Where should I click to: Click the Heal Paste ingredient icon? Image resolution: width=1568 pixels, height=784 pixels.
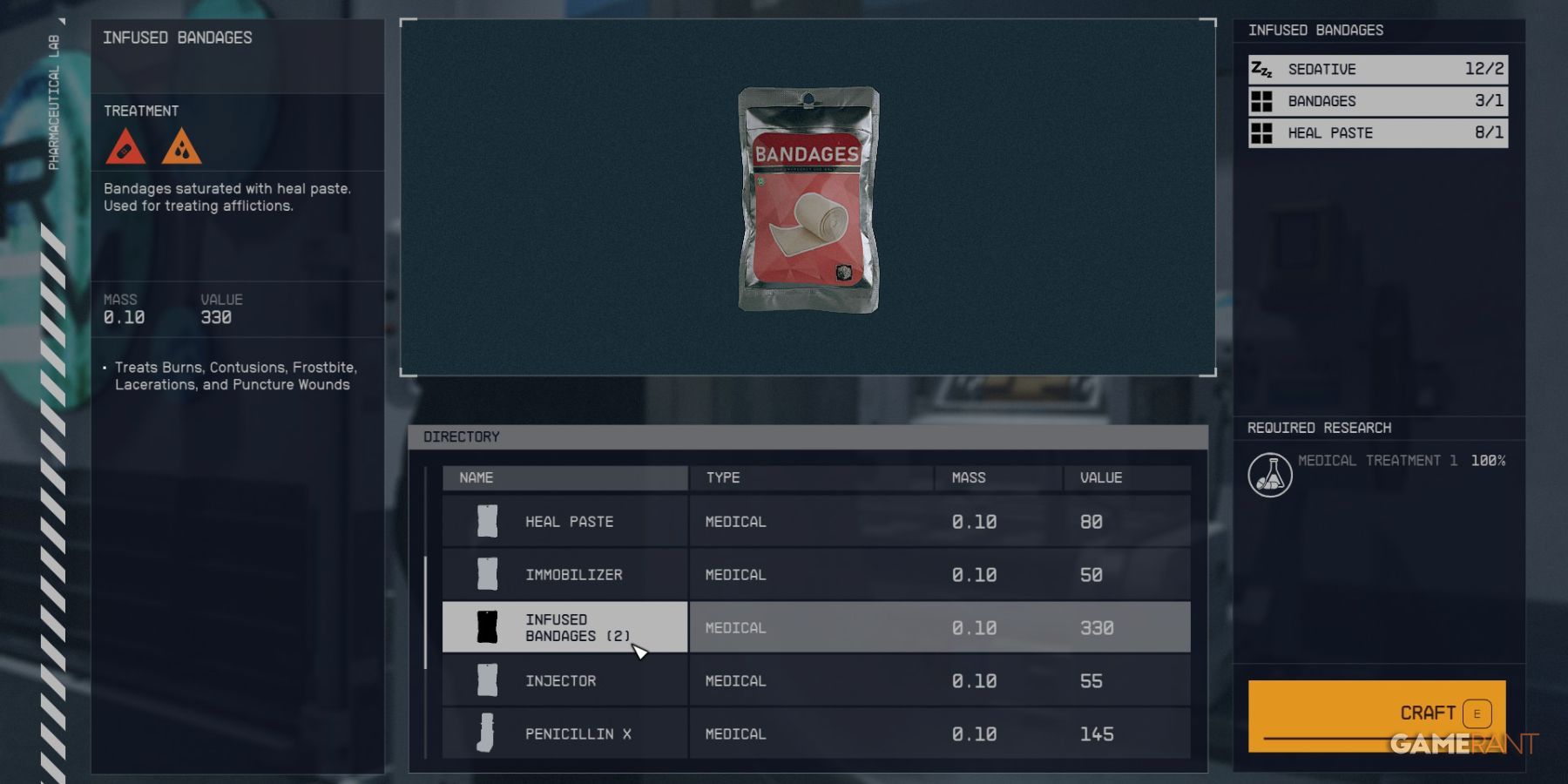pos(1262,132)
